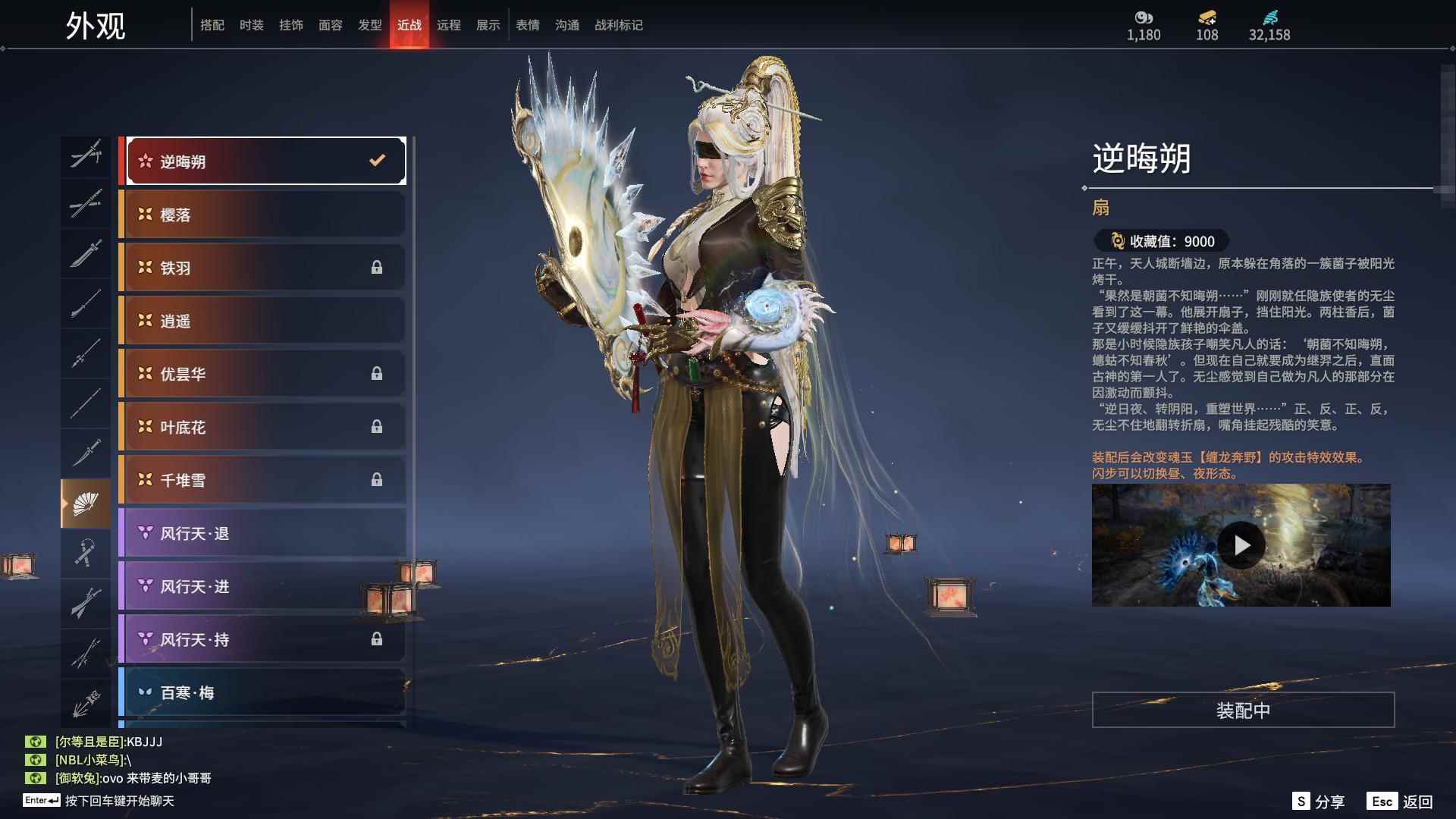
Task: Click 返回 to go back
Action: pyautogui.click(x=1400, y=802)
